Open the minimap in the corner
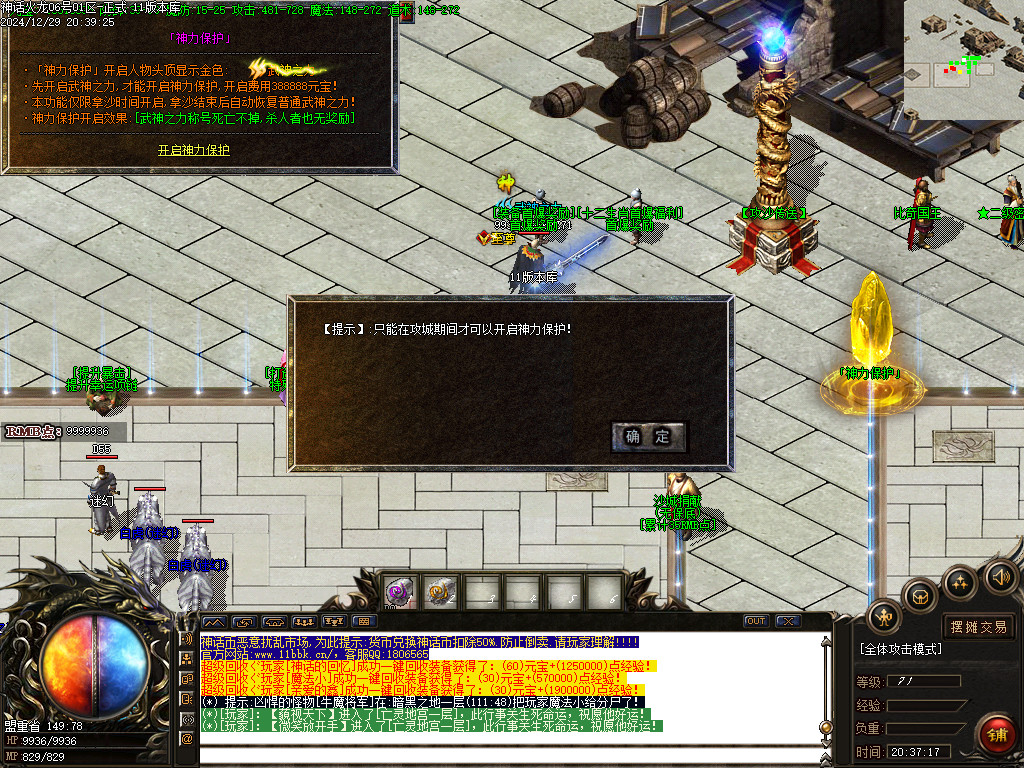This screenshot has width=1024, height=768. pos(963,58)
